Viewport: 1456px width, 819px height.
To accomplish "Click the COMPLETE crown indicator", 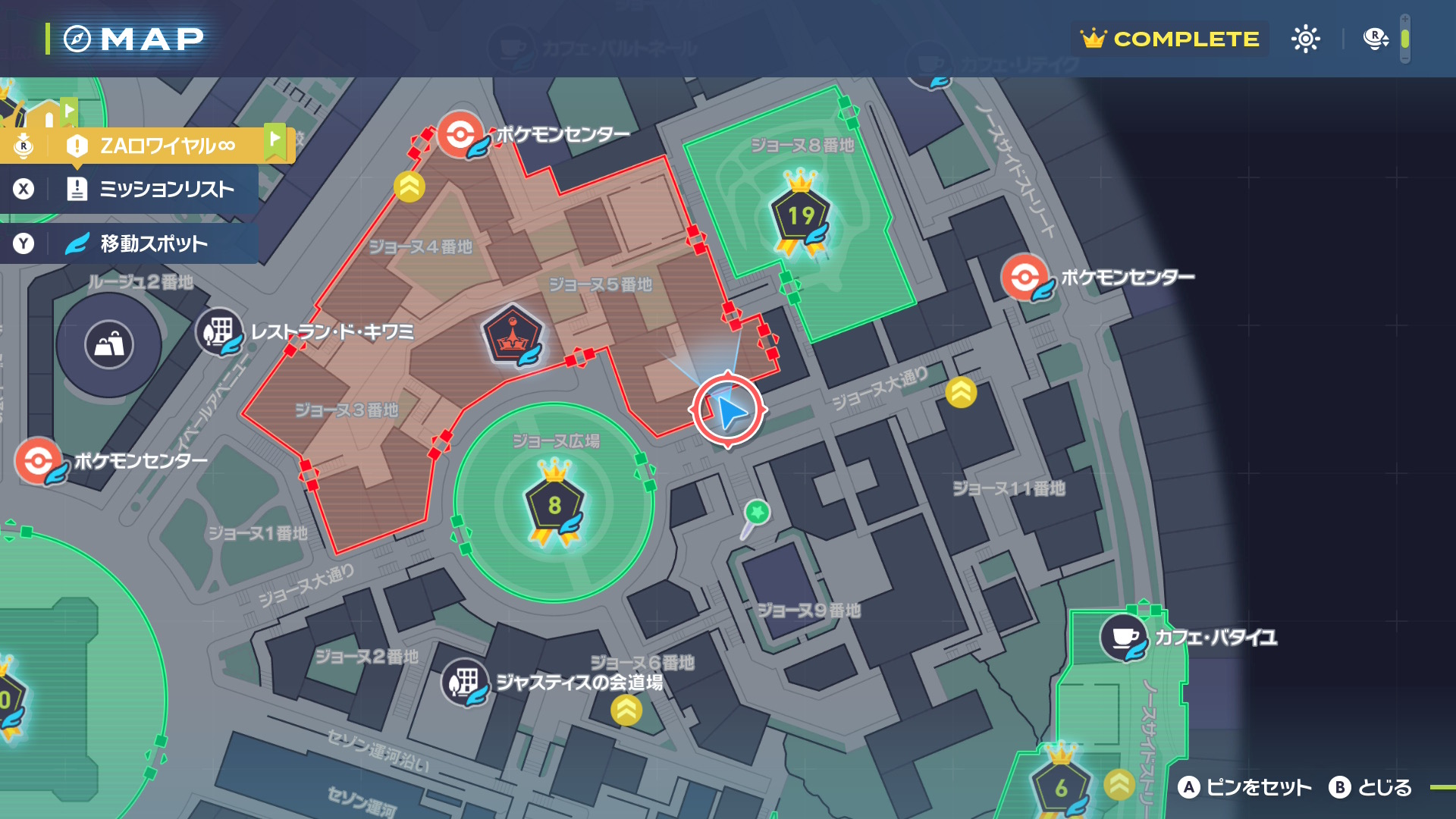I will click(x=1170, y=39).
